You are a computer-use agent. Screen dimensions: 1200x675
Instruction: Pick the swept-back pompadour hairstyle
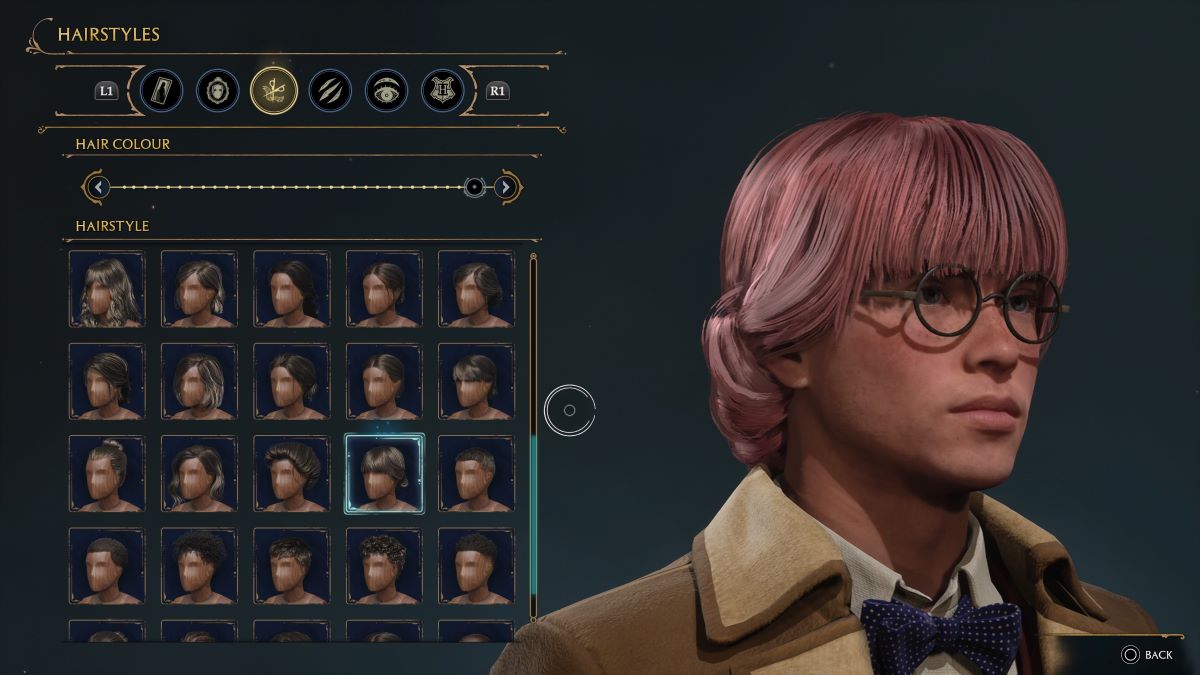tap(291, 474)
